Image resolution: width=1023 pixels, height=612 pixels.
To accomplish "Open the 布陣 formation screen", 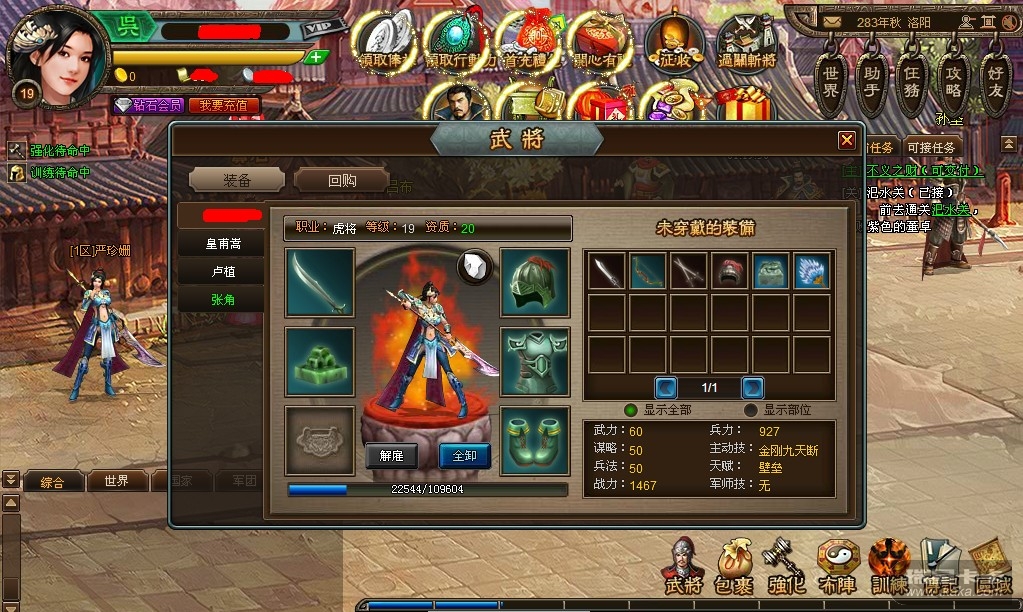I will tap(836, 565).
